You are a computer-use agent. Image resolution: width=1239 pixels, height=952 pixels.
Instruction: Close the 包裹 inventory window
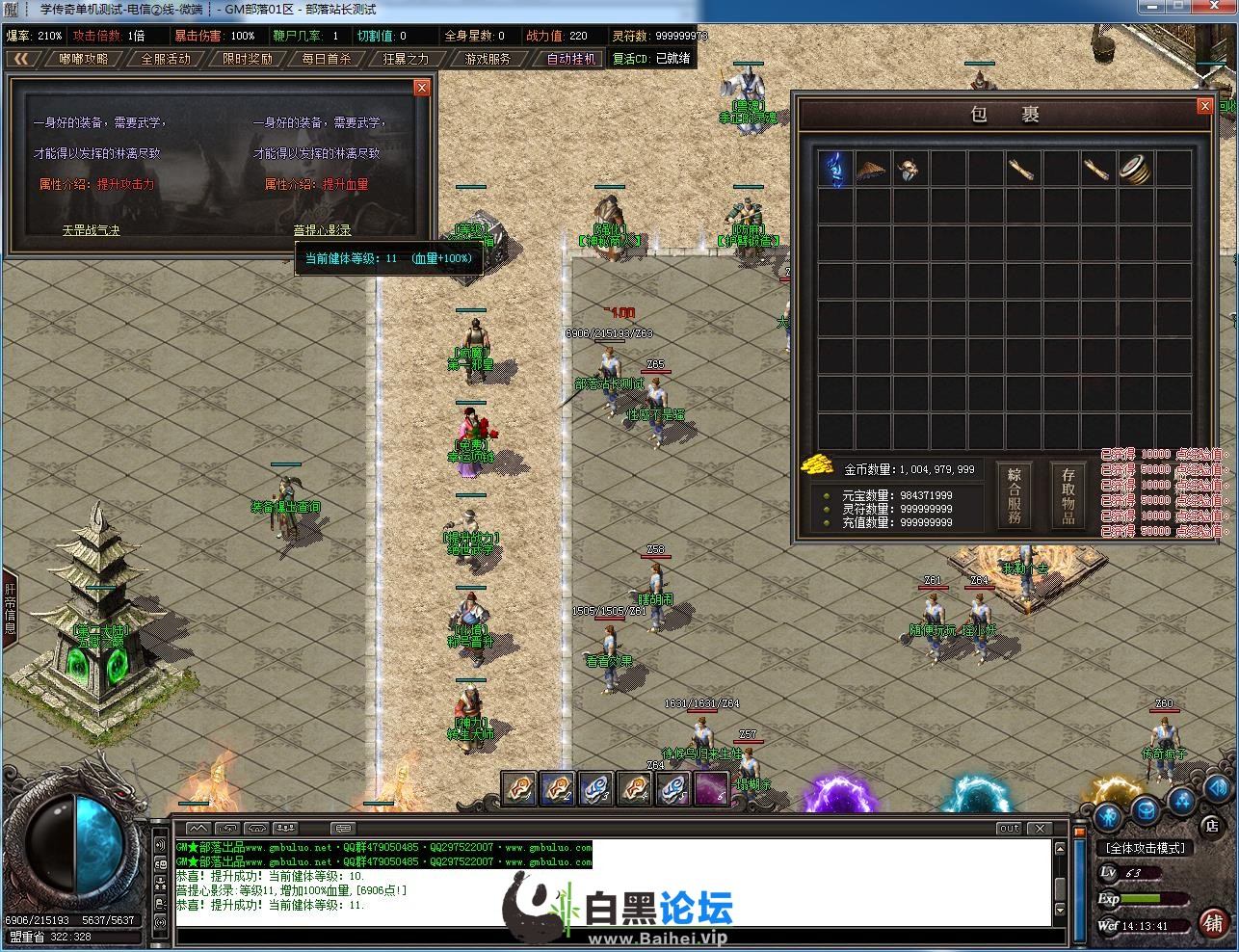pos(1204,107)
